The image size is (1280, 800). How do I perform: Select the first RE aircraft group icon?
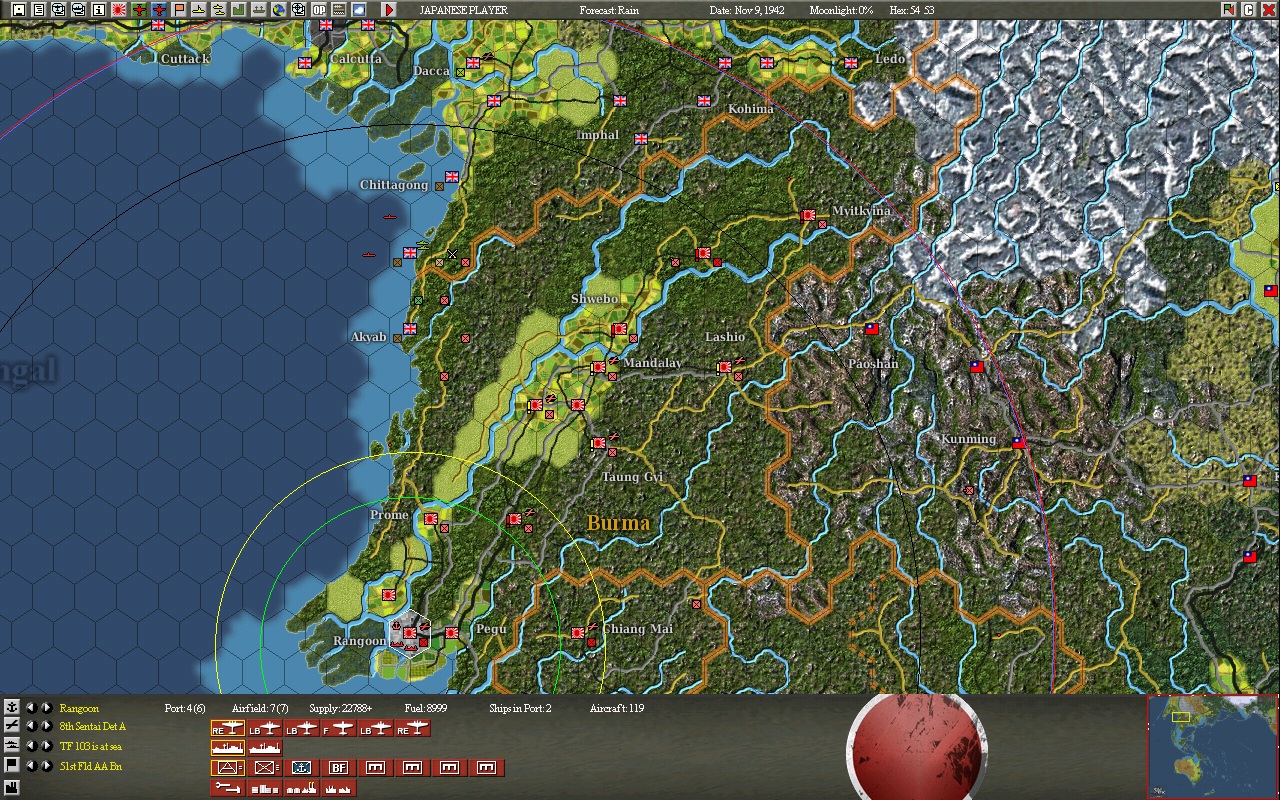click(x=228, y=728)
